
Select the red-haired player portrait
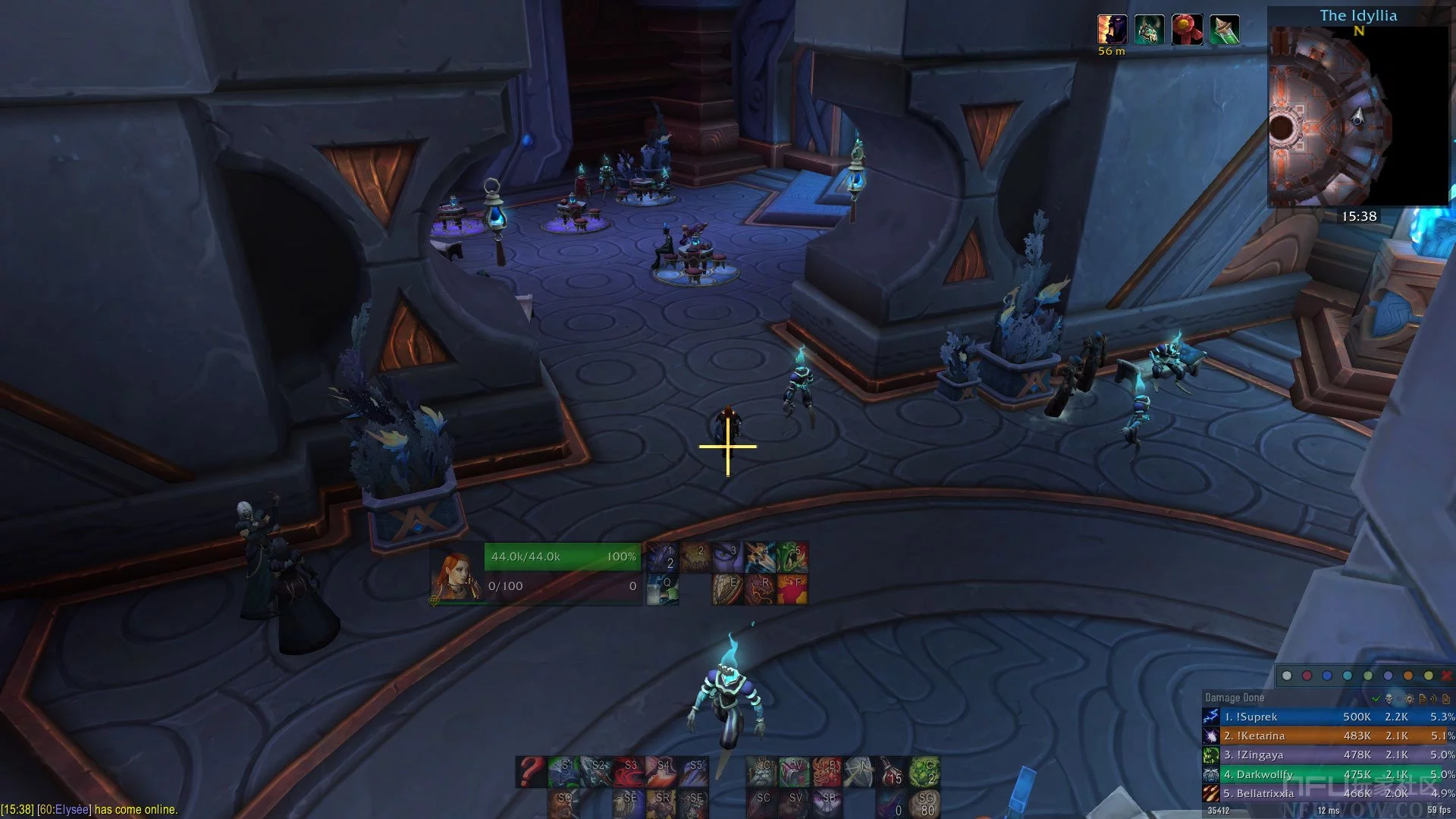tap(457, 574)
